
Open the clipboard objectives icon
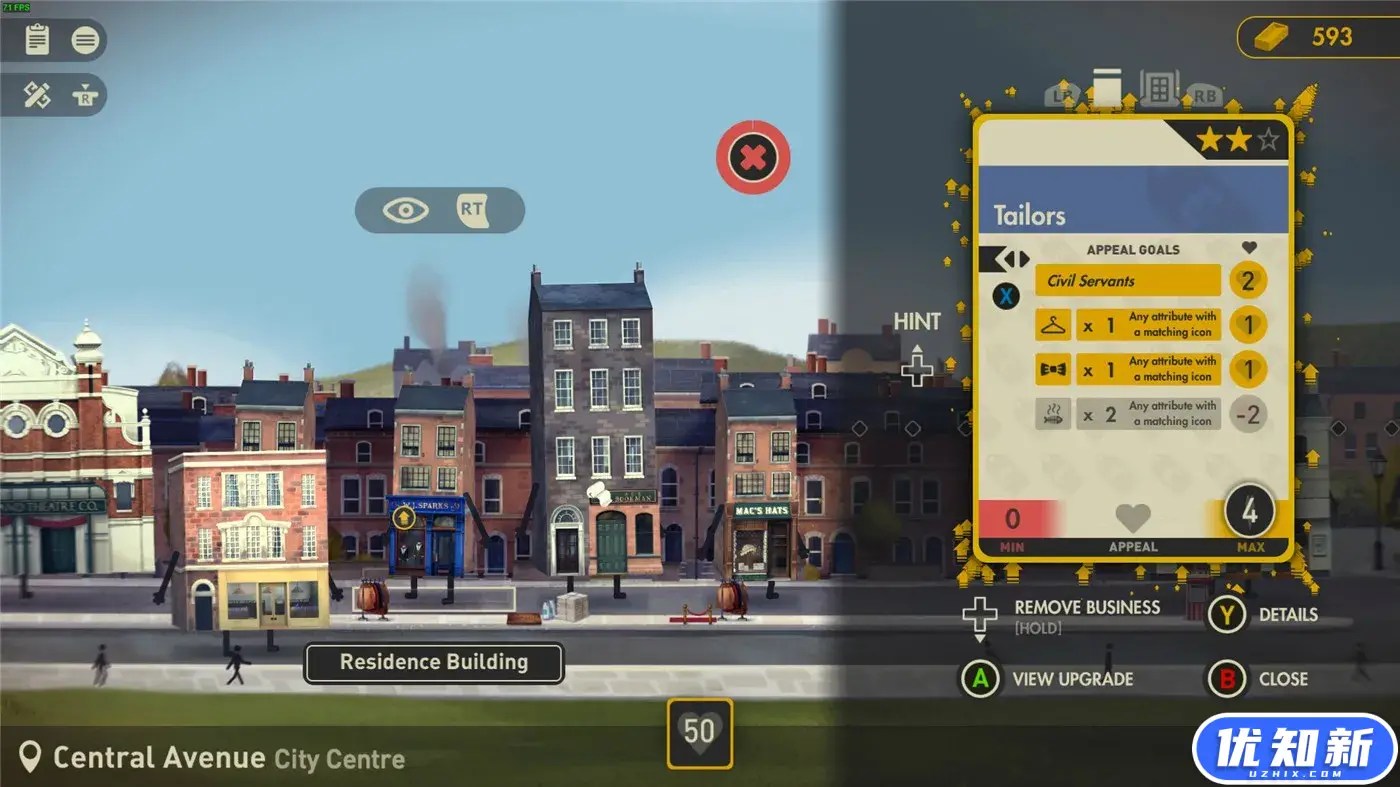coord(37,40)
